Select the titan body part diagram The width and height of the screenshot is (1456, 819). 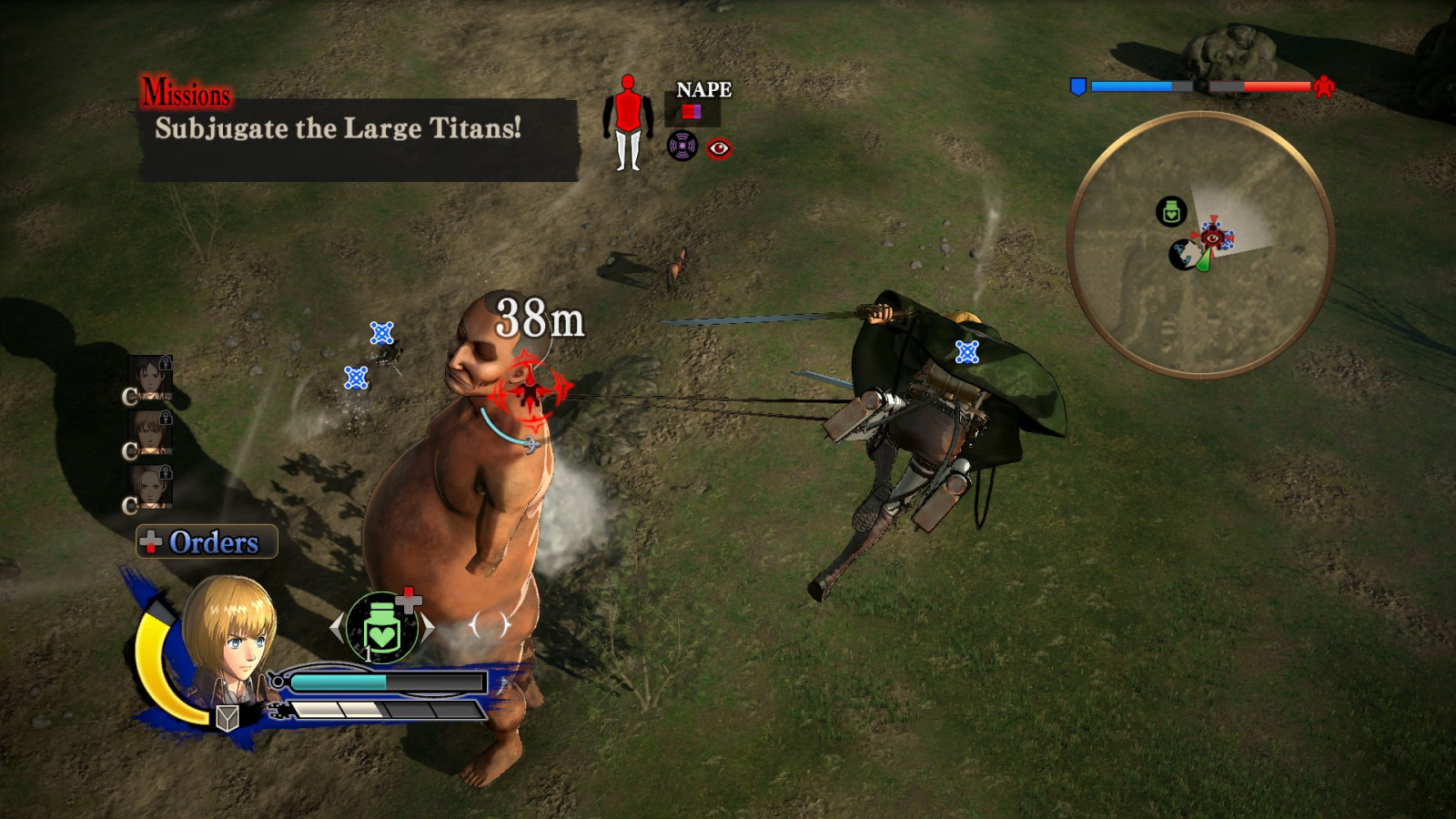(x=628, y=123)
